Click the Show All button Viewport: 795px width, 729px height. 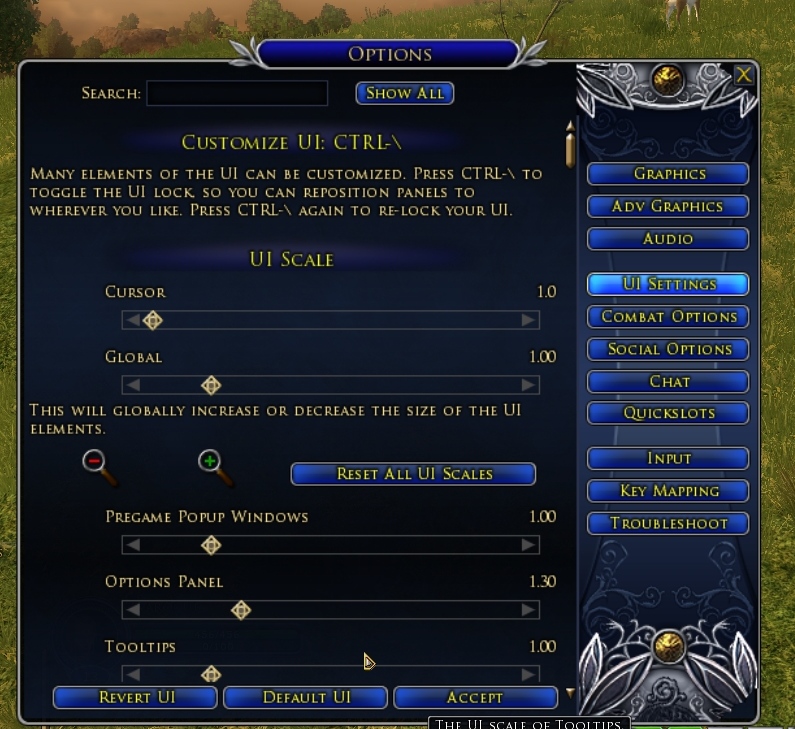pos(405,93)
